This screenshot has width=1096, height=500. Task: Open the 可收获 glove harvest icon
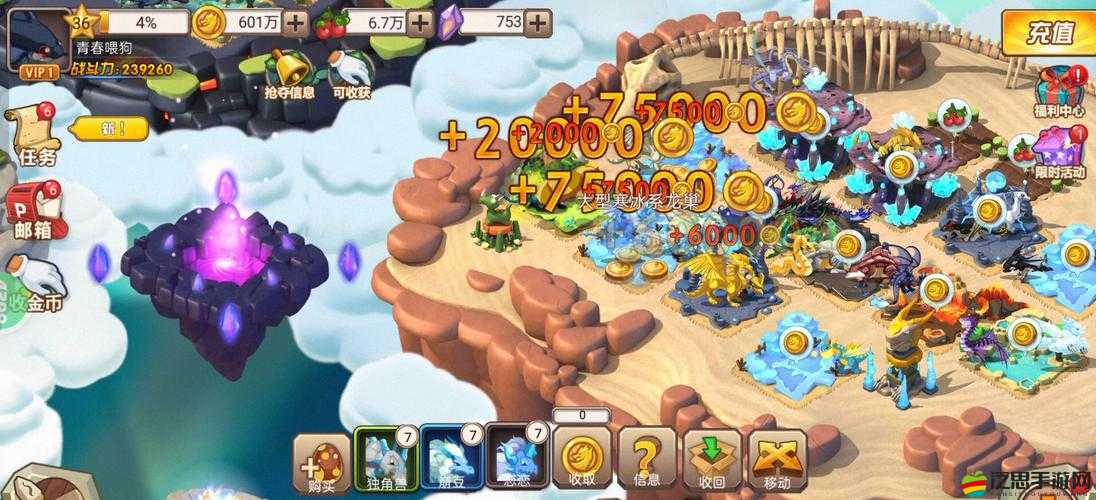pyautogui.click(x=351, y=73)
